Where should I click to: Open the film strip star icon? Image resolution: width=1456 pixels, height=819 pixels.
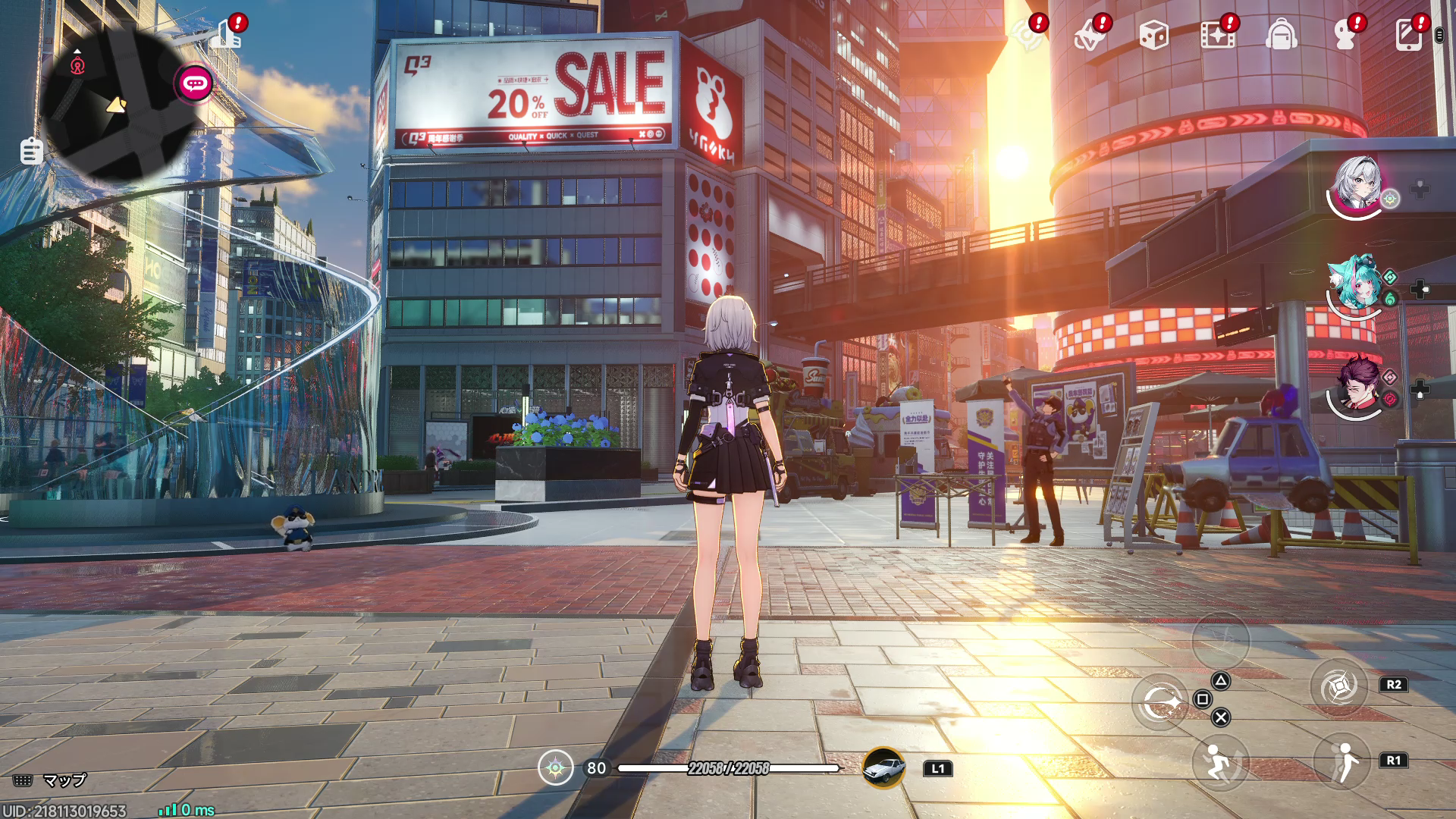[x=1217, y=36]
